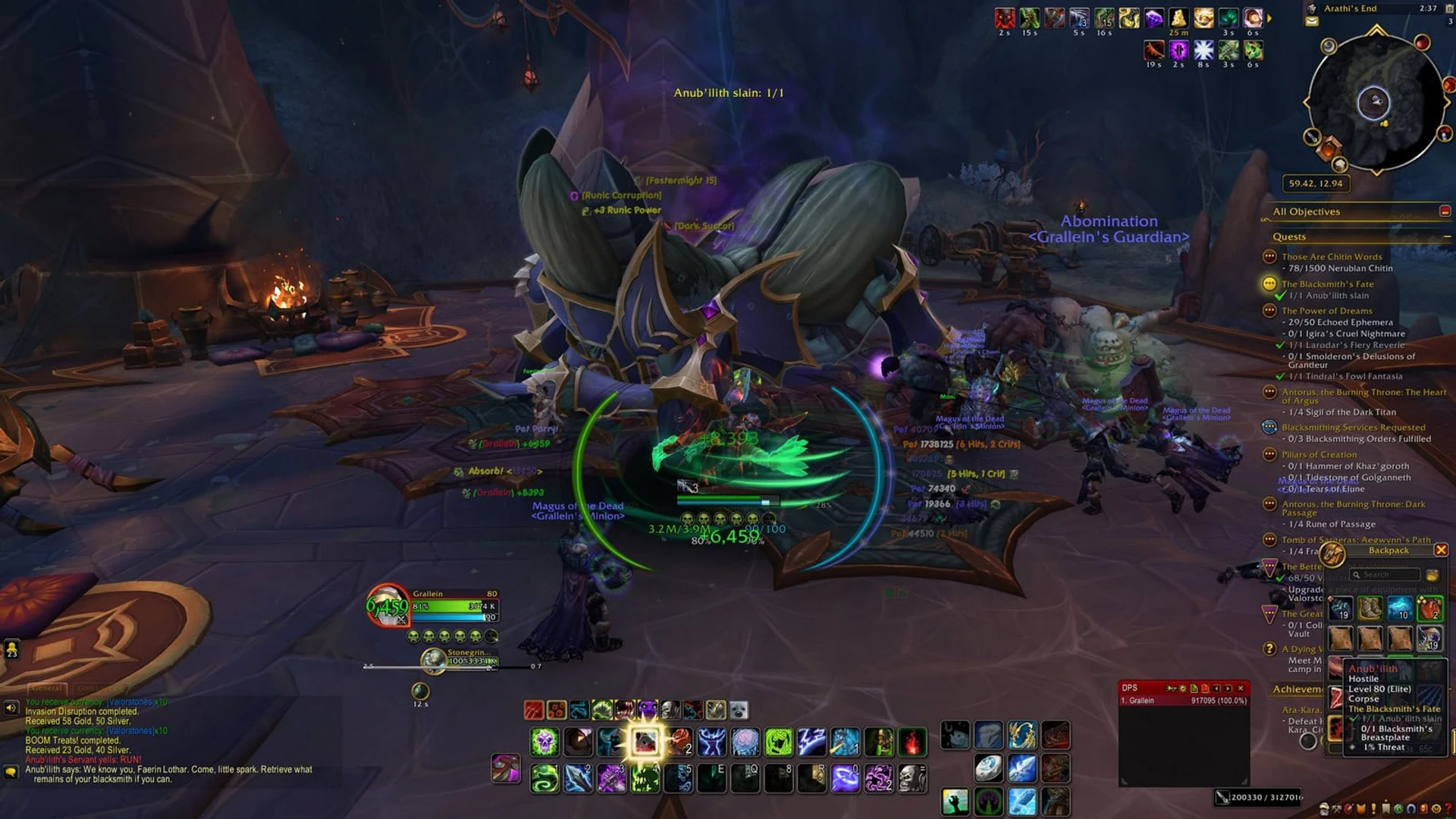Switch to the General chat tab
Screen dimensions: 1456x819
[x=47, y=689]
